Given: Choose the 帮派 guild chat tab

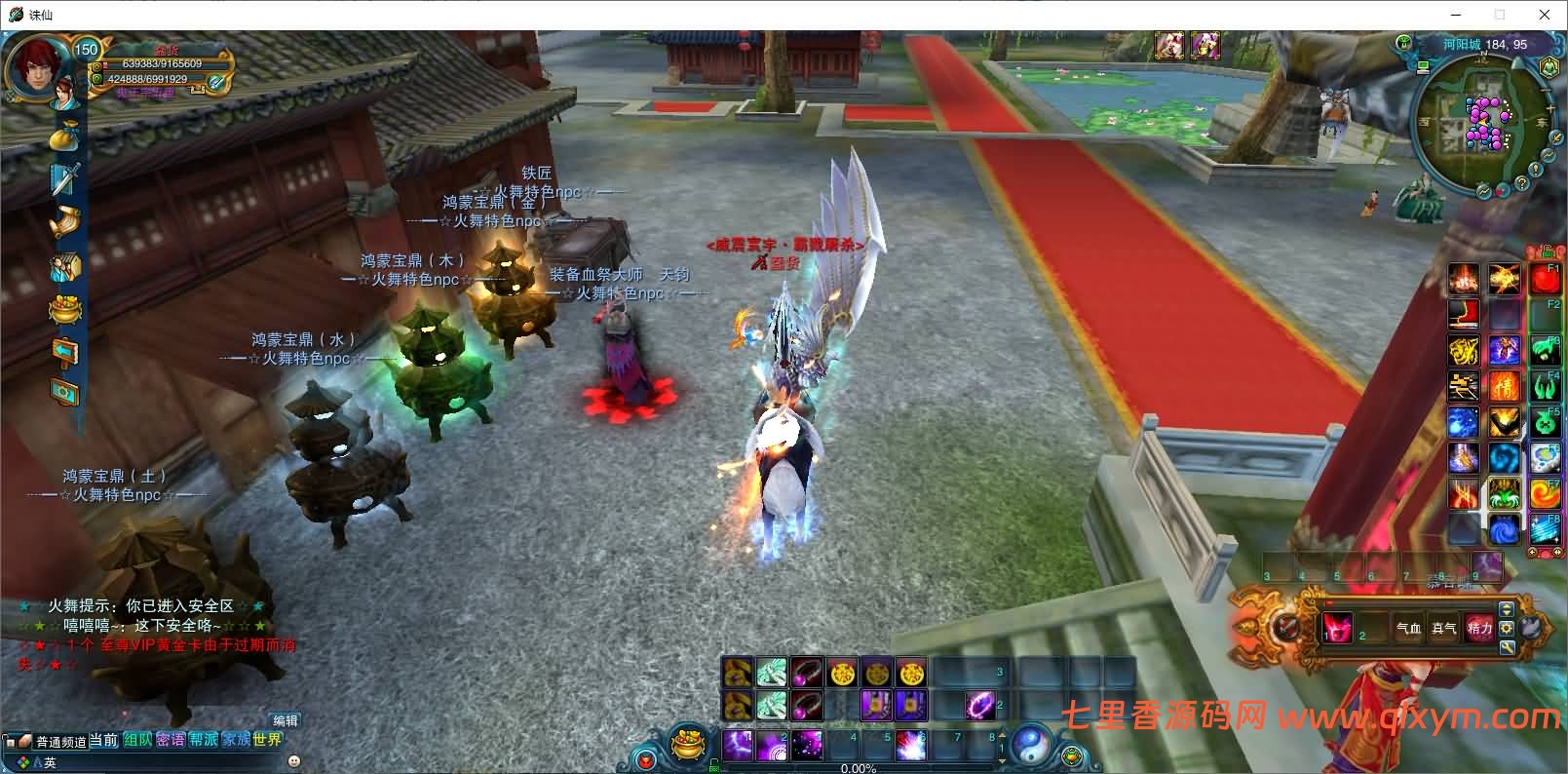Looking at the screenshot, I should 203,740.
